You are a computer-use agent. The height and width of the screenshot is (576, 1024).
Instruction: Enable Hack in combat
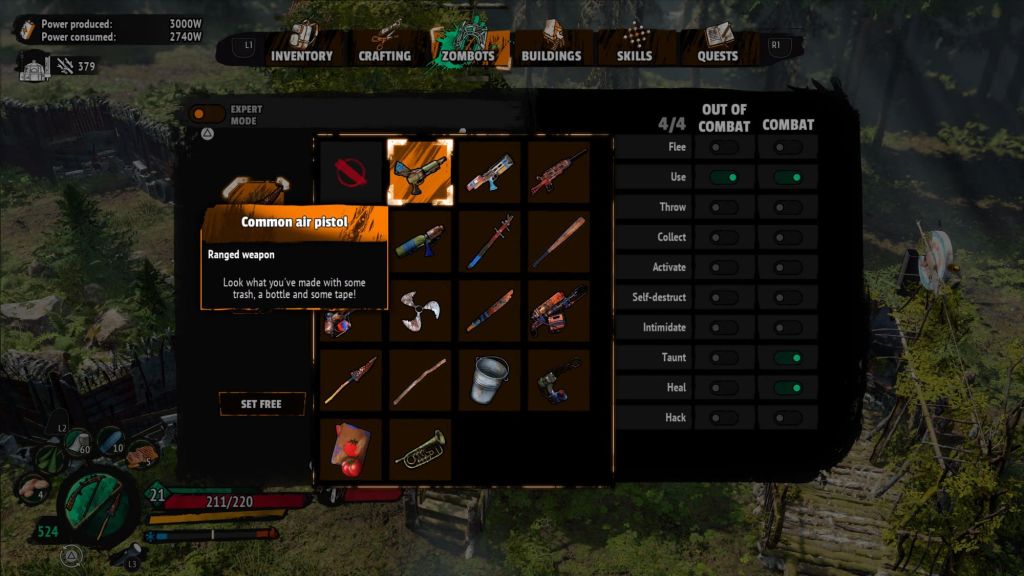click(788, 417)
